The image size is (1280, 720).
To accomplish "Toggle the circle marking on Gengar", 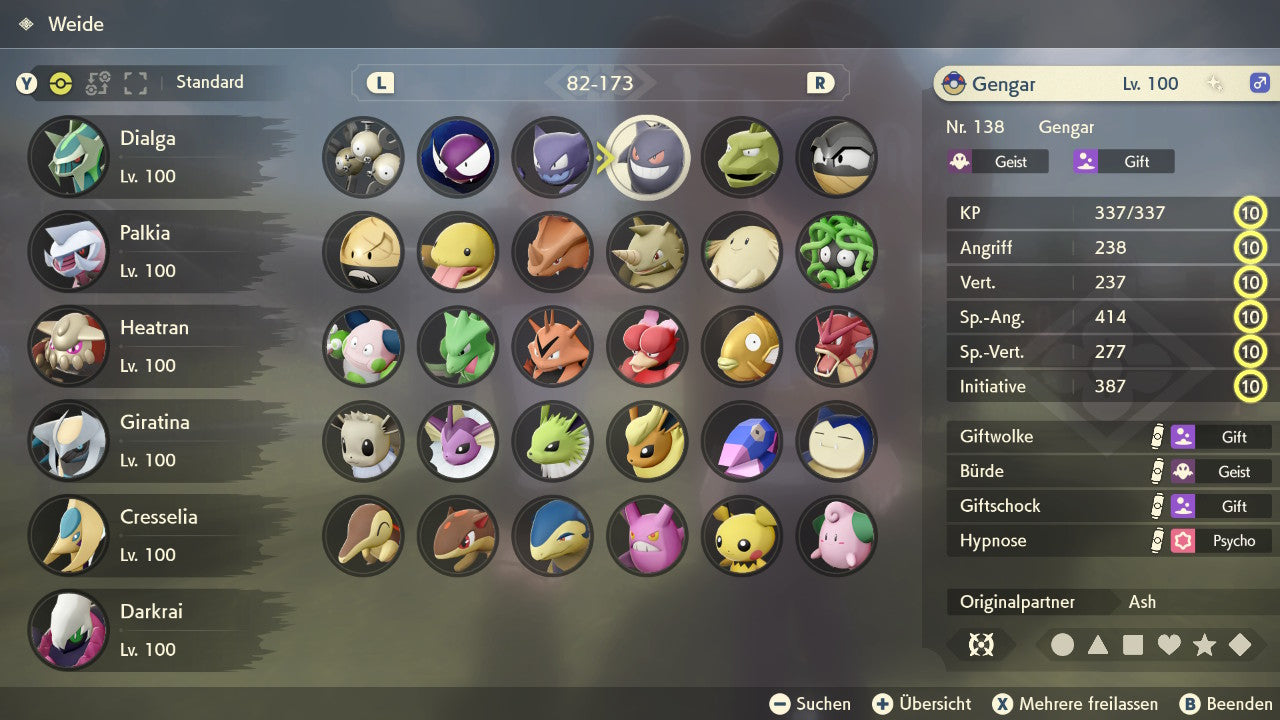I will point(1063,645).
